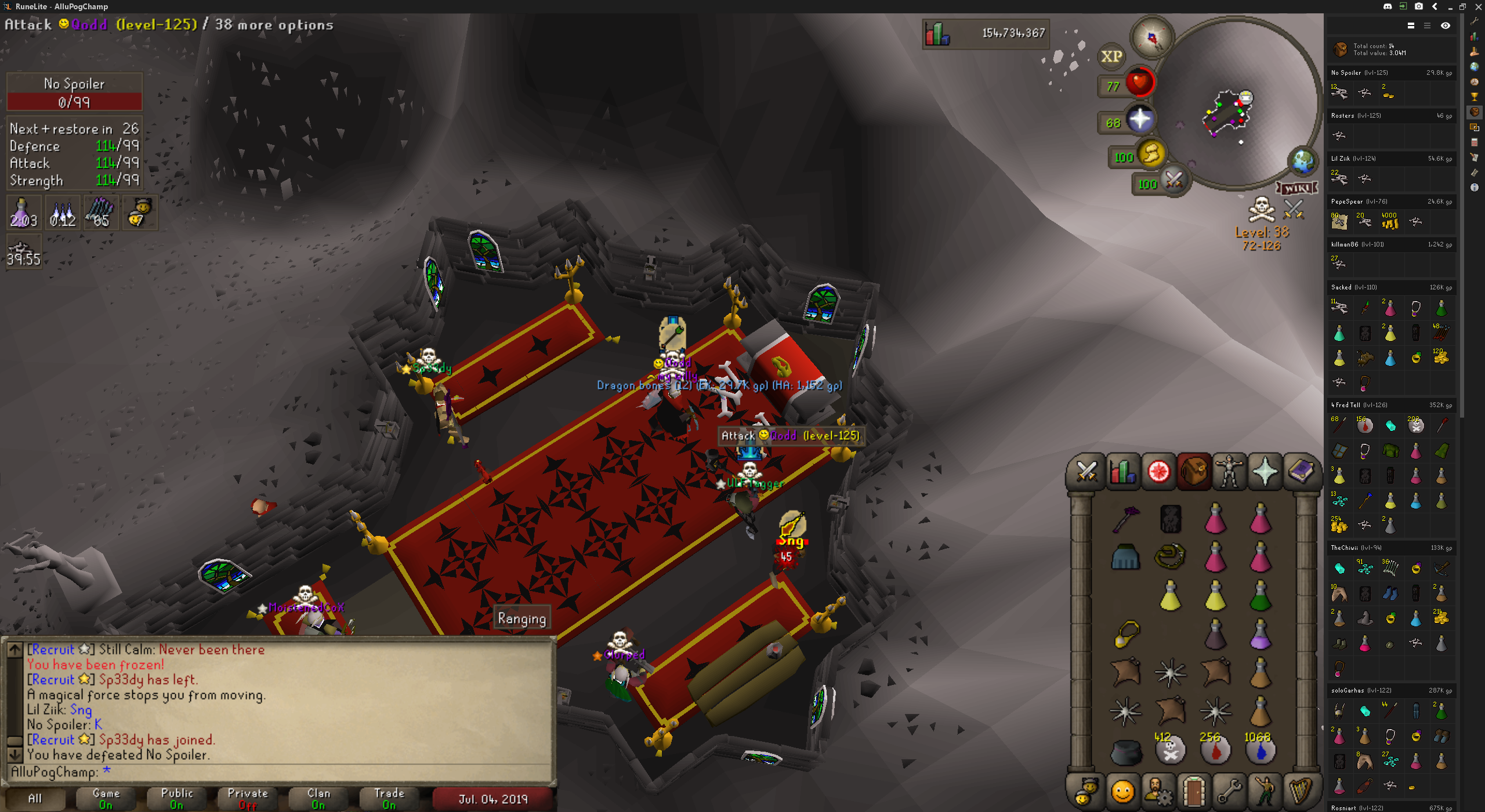The height and width of the screenshot is (812, 1485).
Task: Open the Magic spellbook tab
Action: [x=1301, y=472]
